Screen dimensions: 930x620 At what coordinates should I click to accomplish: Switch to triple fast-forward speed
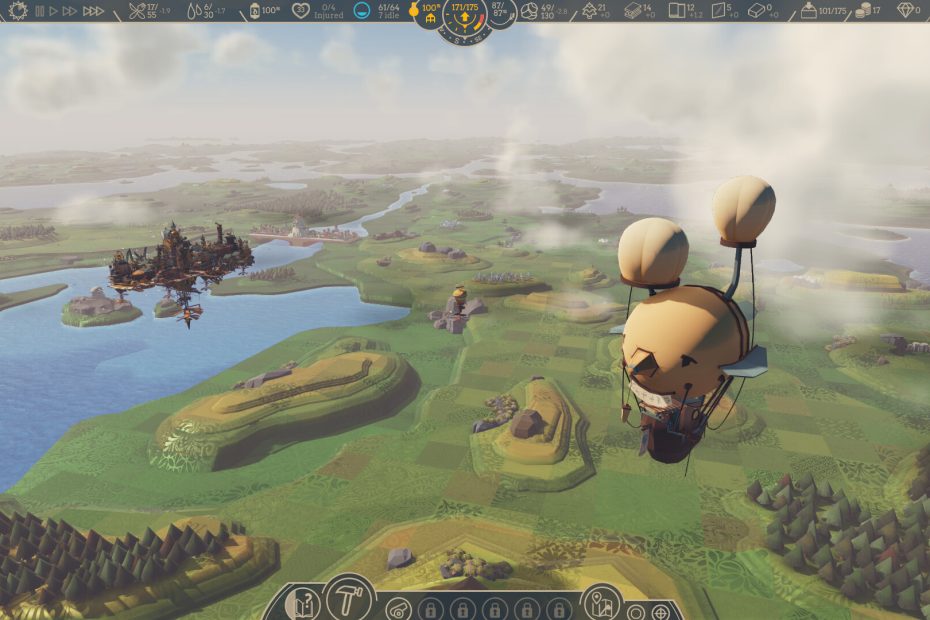93,11
